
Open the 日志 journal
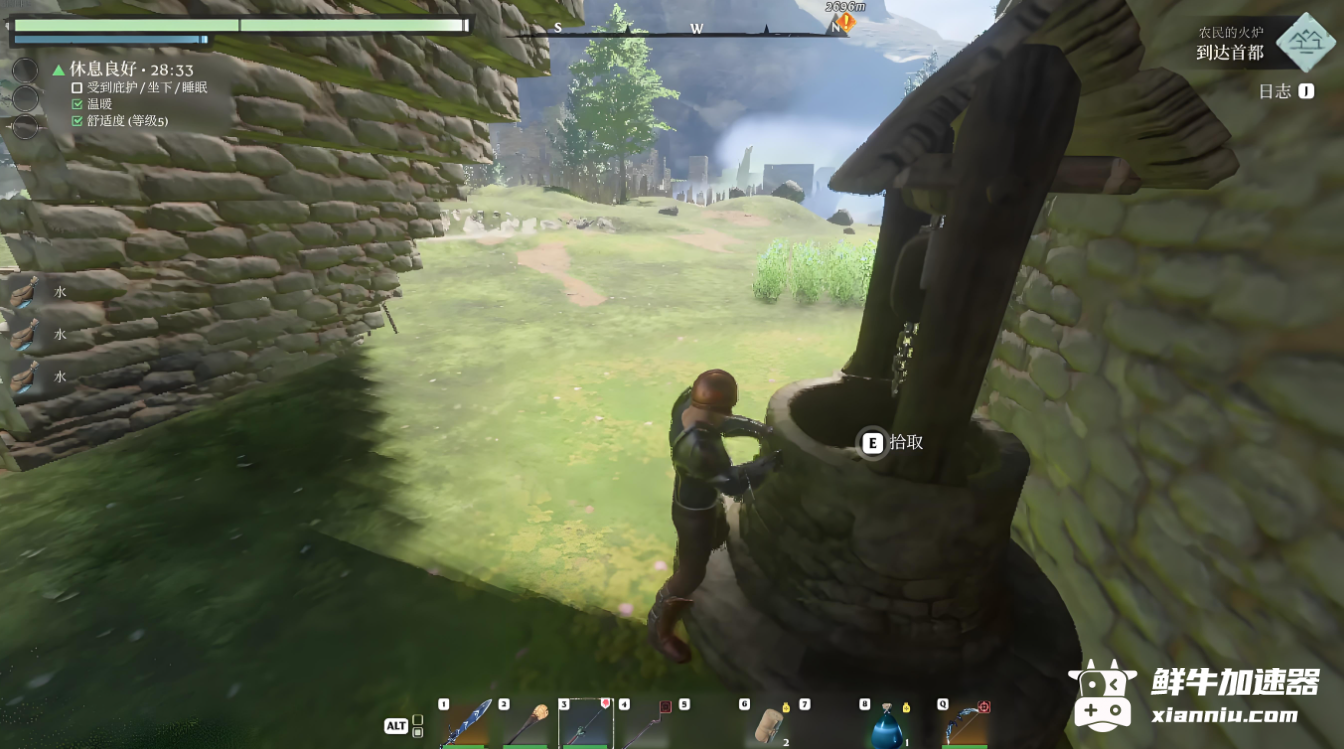tap(1275, 91)
